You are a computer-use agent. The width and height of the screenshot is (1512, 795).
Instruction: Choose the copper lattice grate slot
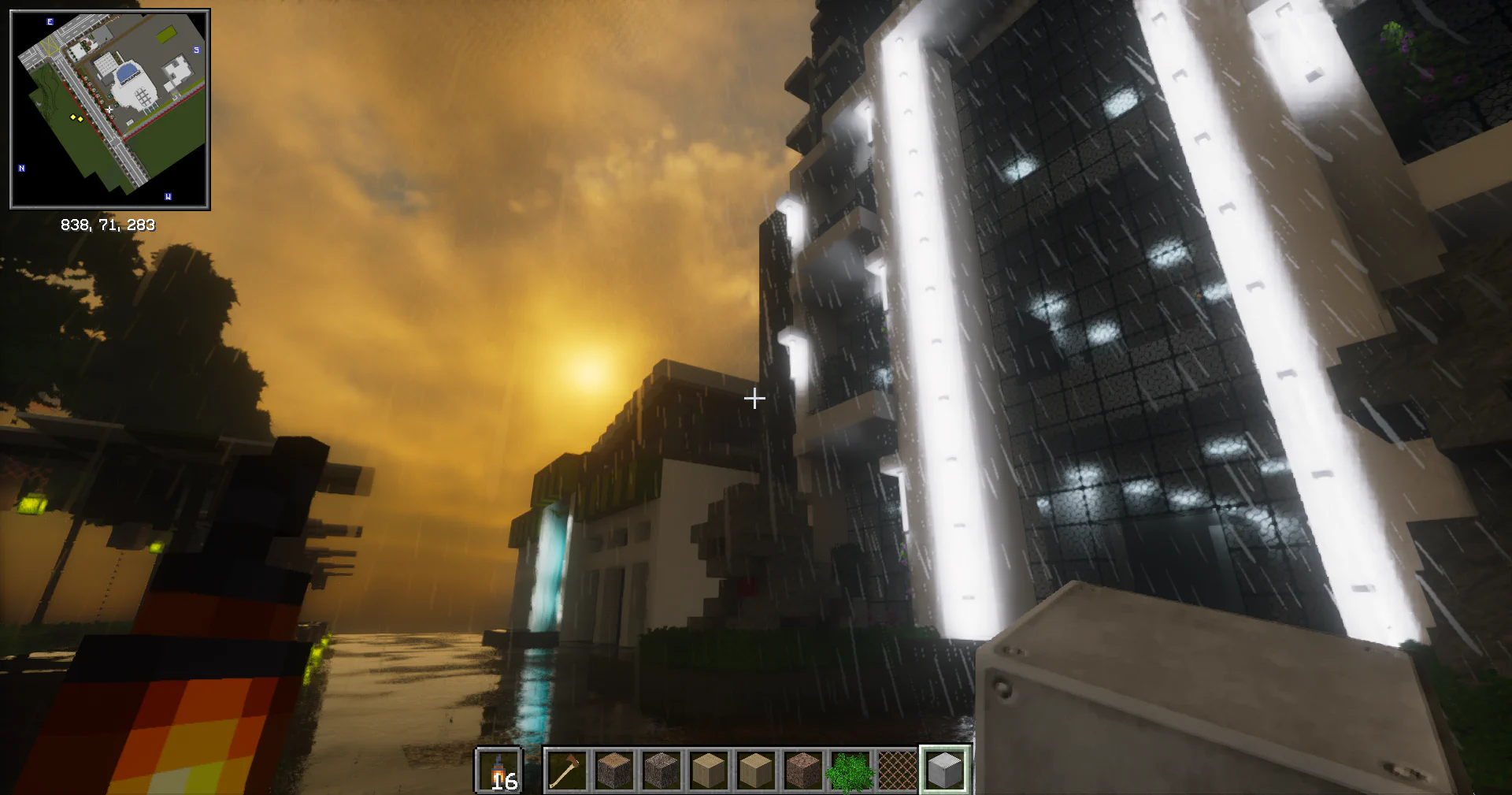(x=897, y=770)
